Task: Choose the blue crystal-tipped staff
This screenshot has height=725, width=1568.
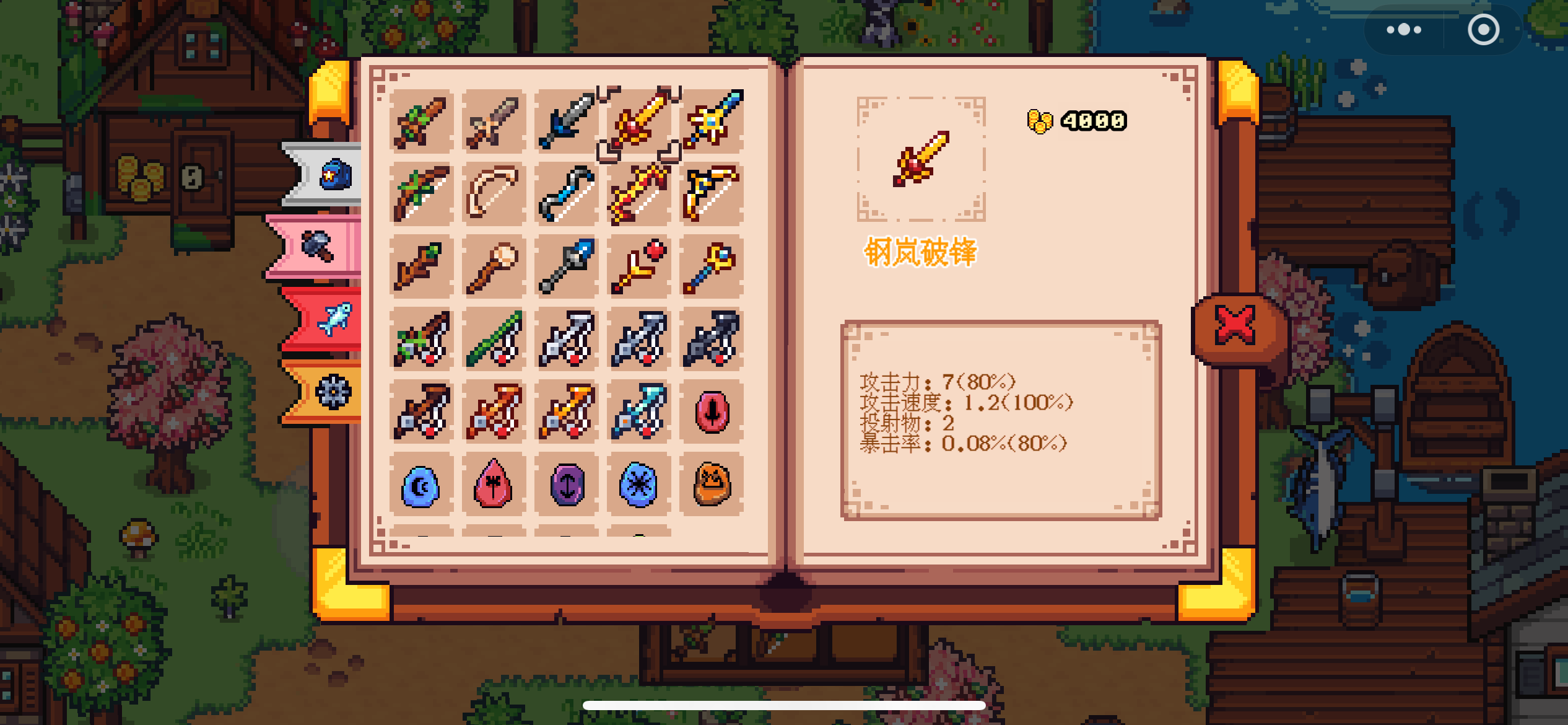Action: click(x=566, y=266)
